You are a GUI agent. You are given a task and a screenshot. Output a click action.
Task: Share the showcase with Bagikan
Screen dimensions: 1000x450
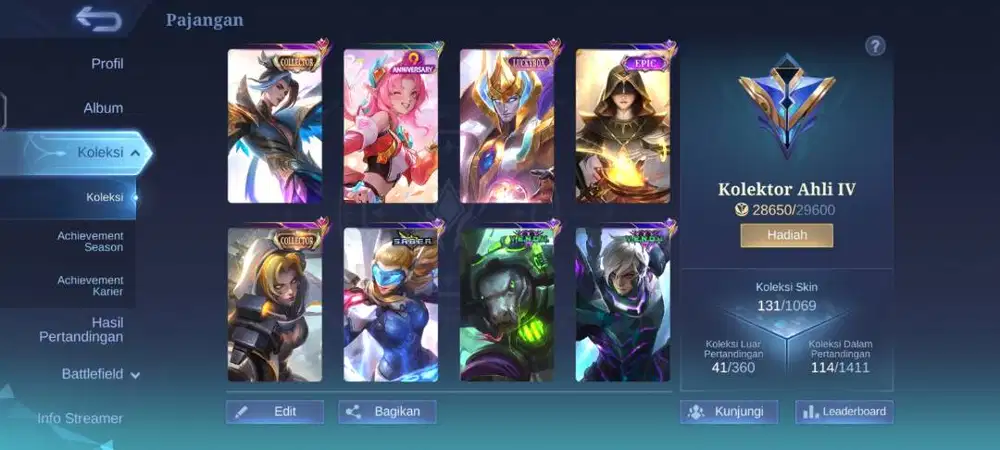click(388, 411)
